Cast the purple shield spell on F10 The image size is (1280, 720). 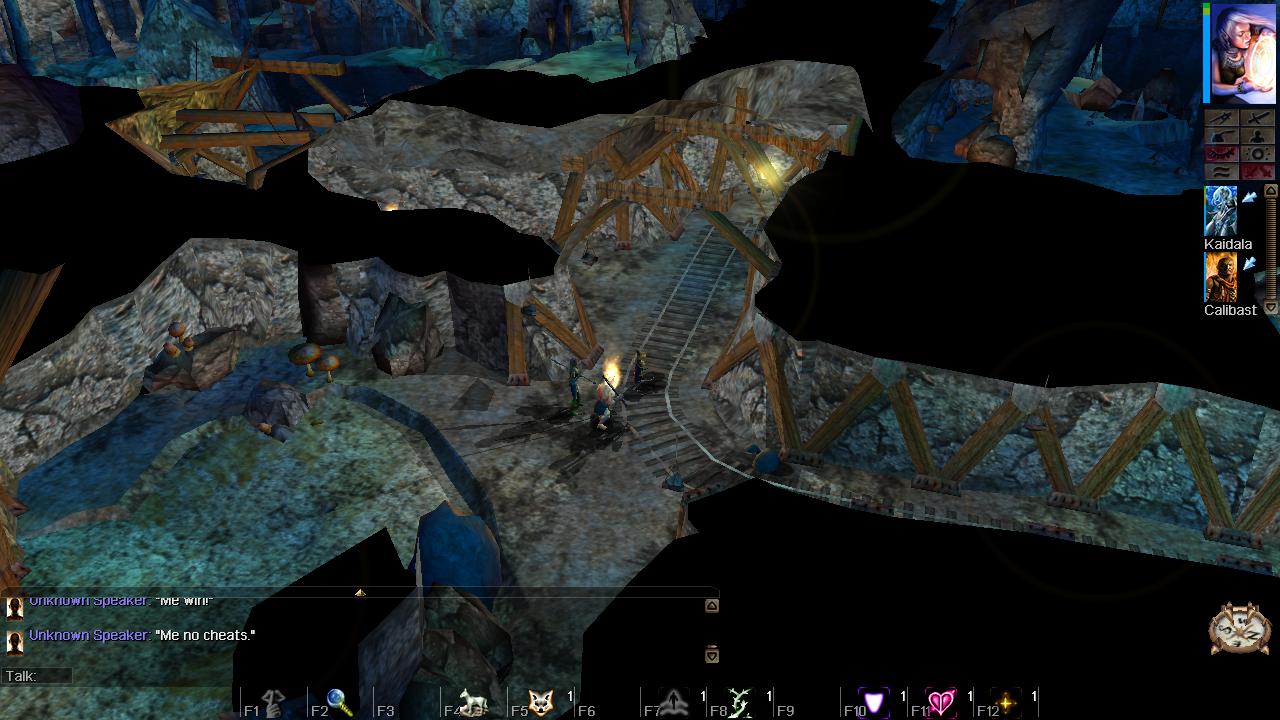point(874,703)
